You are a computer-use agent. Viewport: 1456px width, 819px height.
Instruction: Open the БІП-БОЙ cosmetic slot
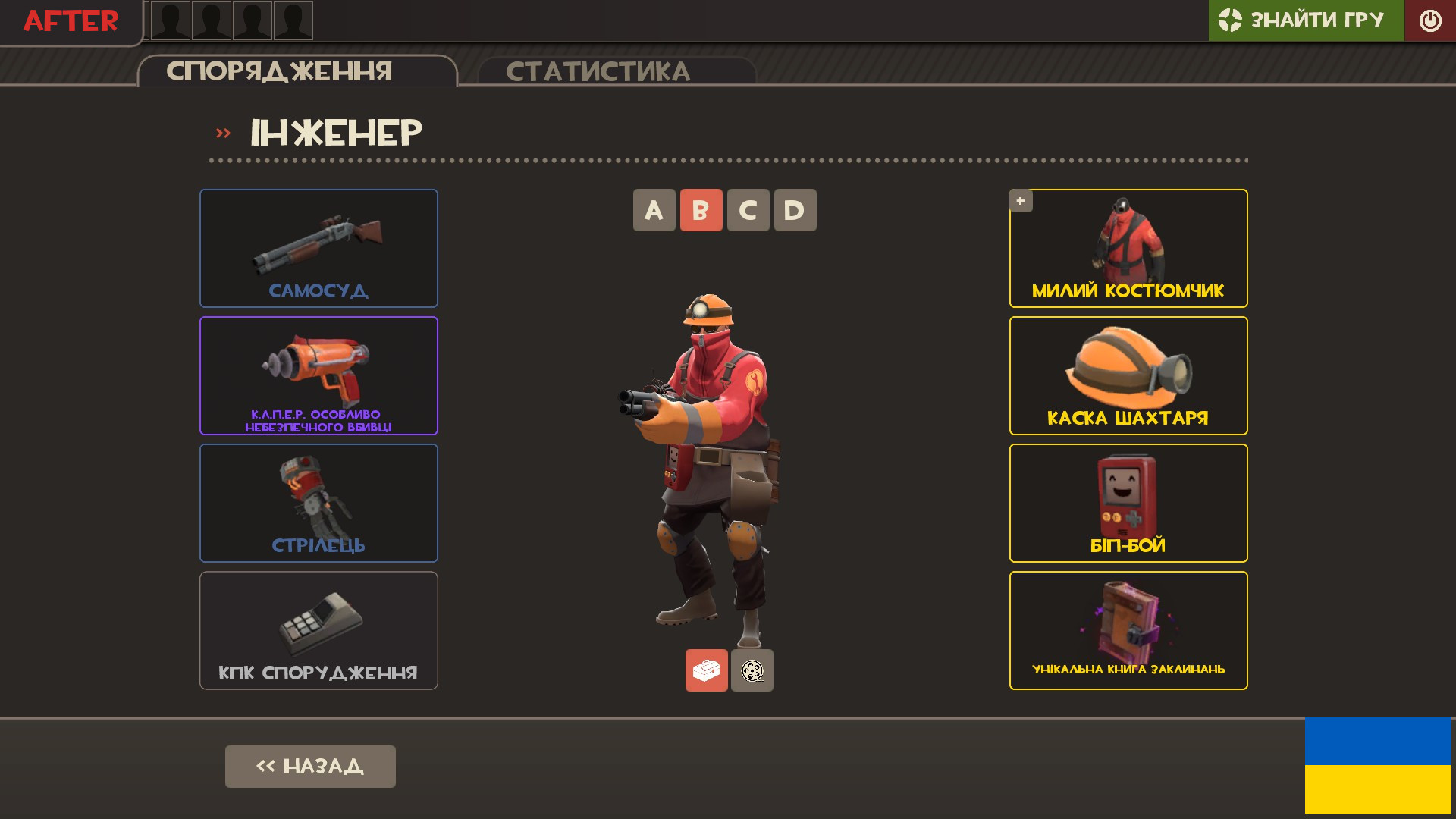pos(1128,502)
